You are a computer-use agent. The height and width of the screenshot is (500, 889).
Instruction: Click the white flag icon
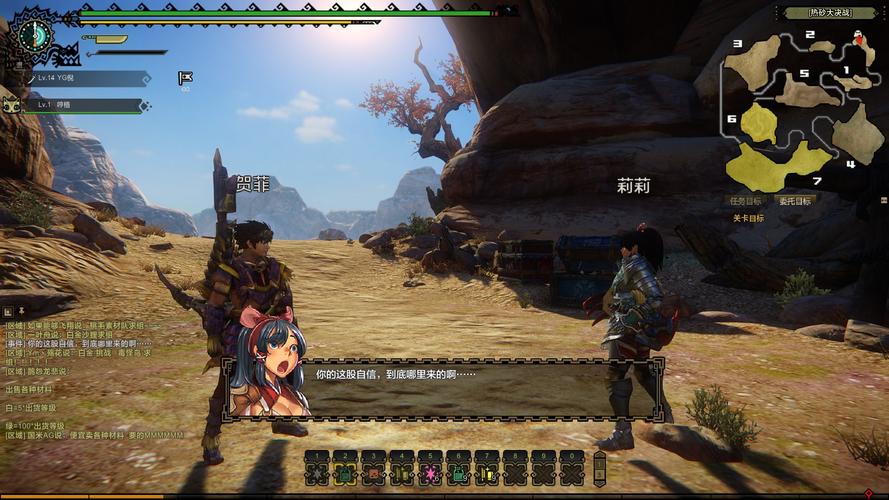184,77
